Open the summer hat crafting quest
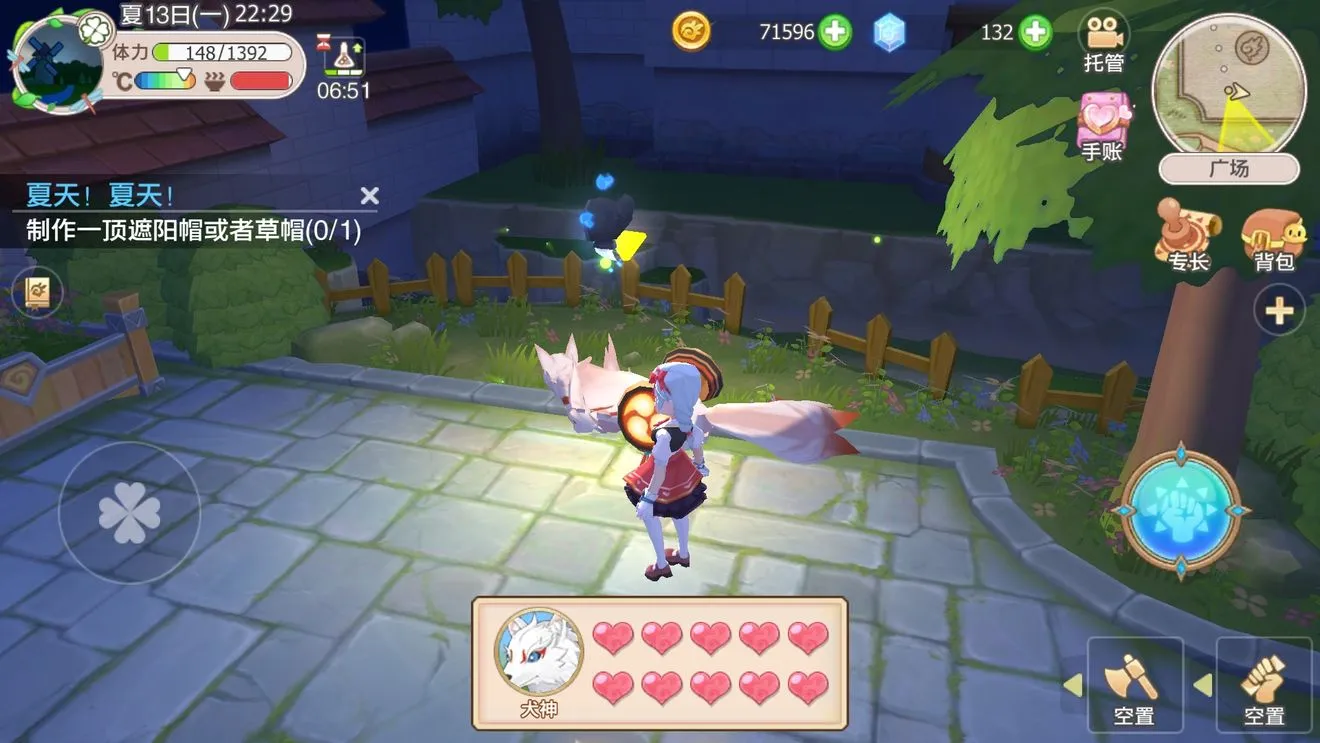The width and height of the screenshot is (1320, 743). [x=194, y=231]
